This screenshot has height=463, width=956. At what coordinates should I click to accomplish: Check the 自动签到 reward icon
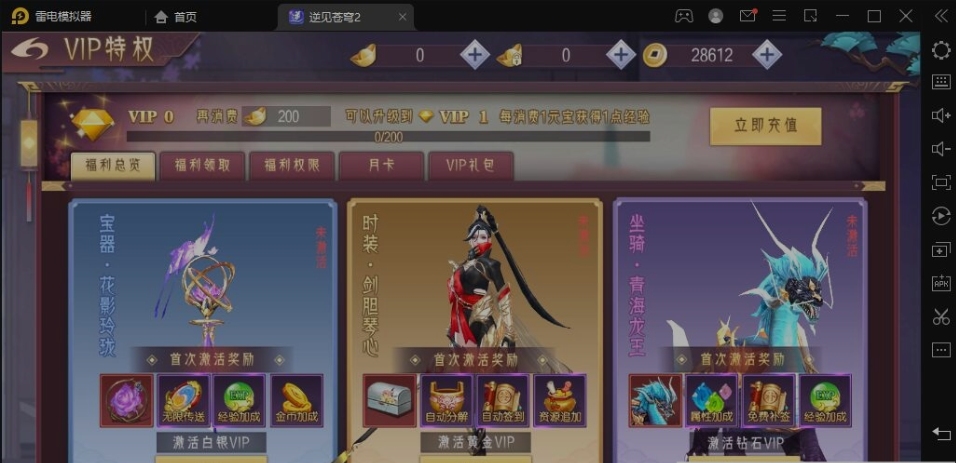click(503, 400)
